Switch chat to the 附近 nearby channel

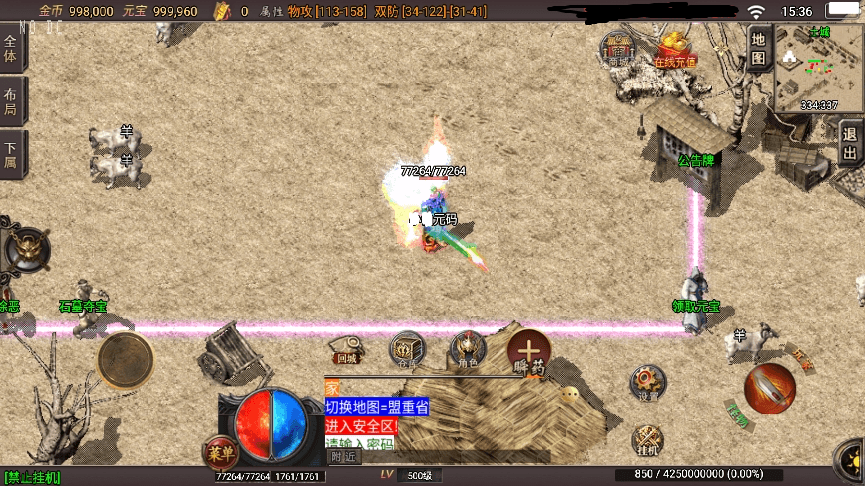[x=344, y=456]
